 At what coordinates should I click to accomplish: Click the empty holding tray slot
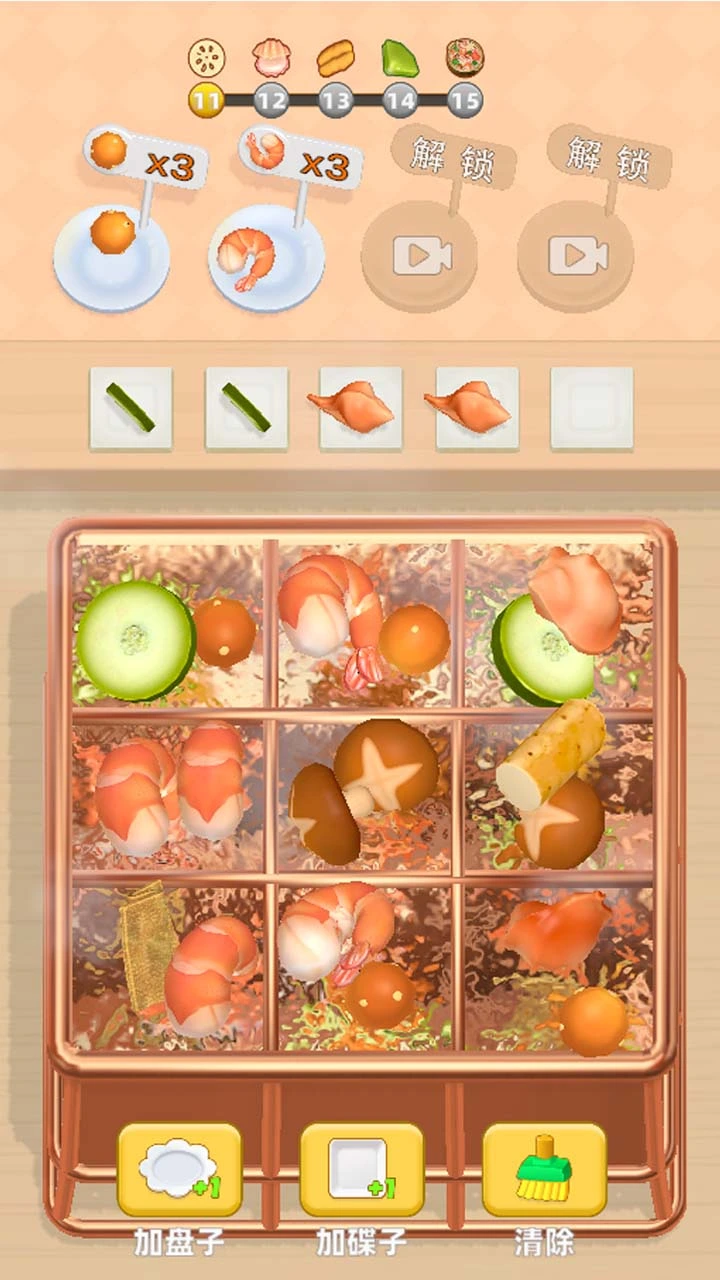click(x=591, y=407)
